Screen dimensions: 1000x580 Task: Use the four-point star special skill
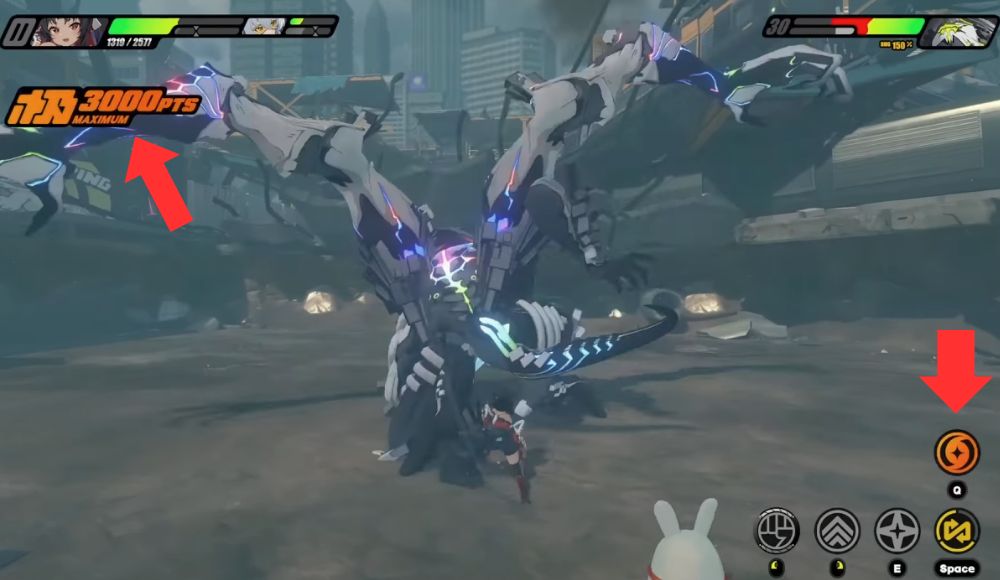(x=897, y=531)
